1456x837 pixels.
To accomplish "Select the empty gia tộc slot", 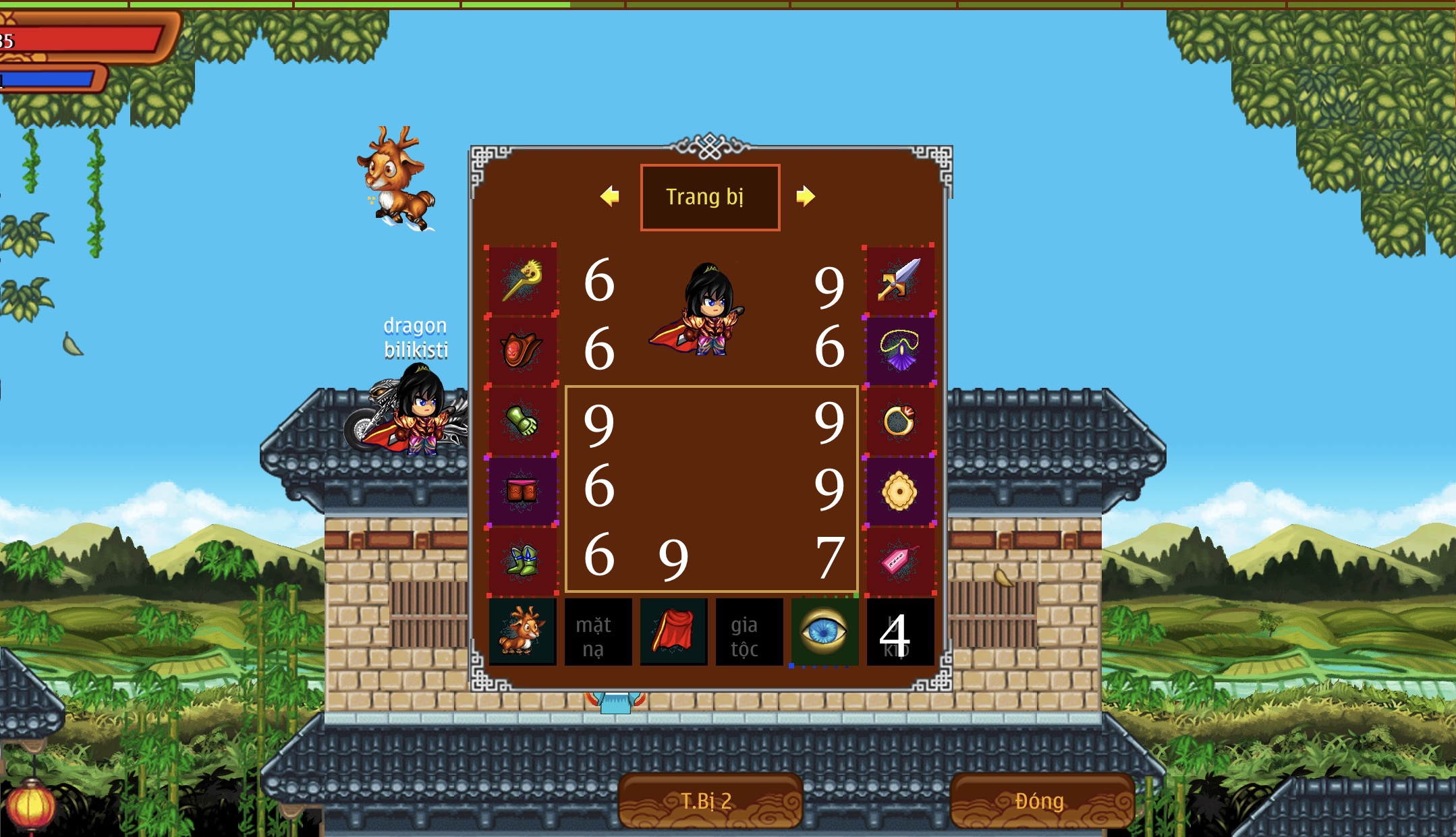I will [x=749, y=632].
